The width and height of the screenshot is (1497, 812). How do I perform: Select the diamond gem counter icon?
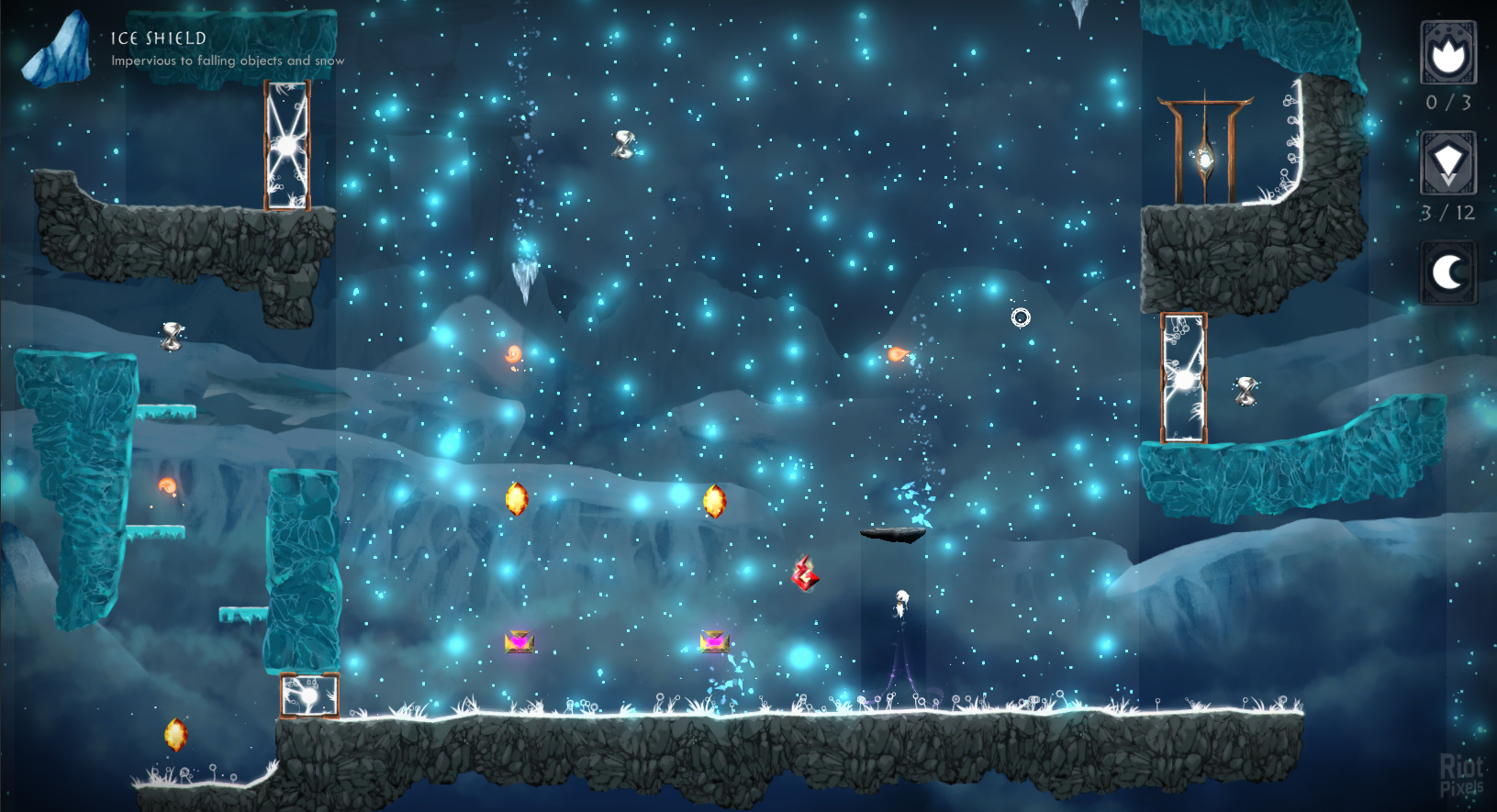pyautogui.click(x=1448, y=163)
